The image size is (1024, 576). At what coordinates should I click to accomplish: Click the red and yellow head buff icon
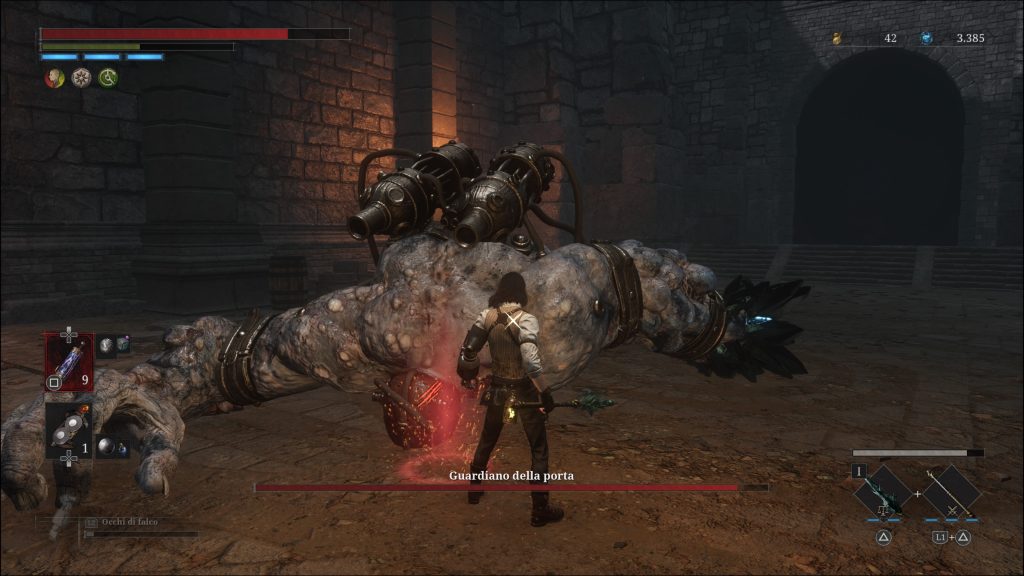pyautogui.click(x=55, y=77)
